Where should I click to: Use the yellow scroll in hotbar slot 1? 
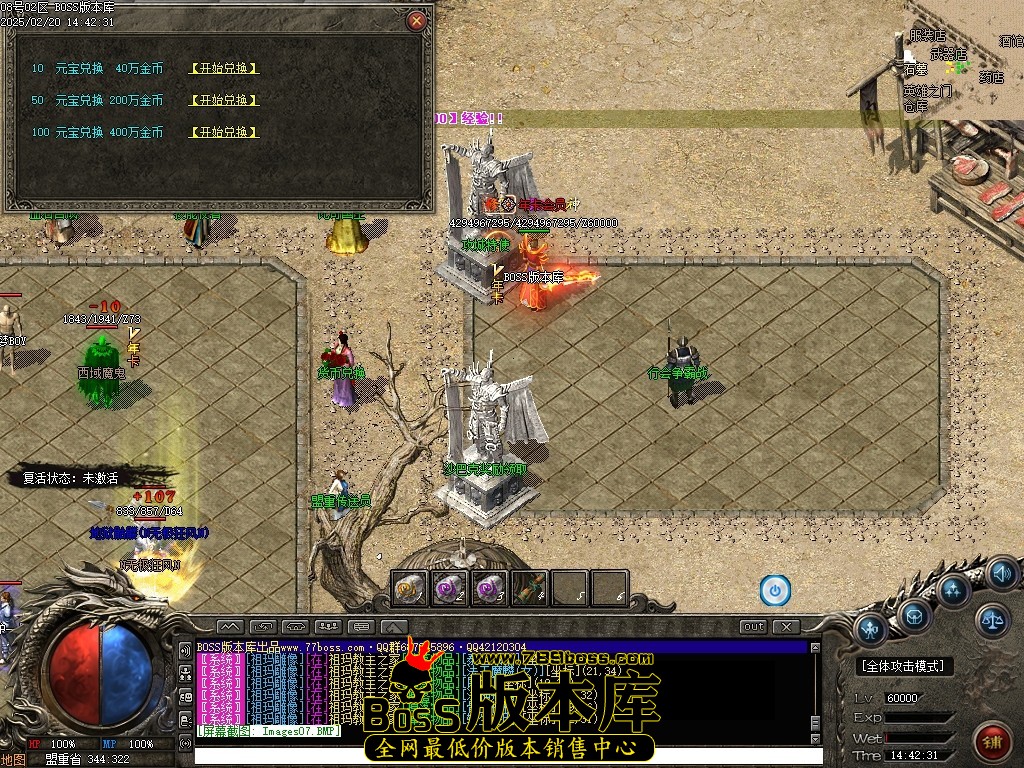tap(410, 588)
